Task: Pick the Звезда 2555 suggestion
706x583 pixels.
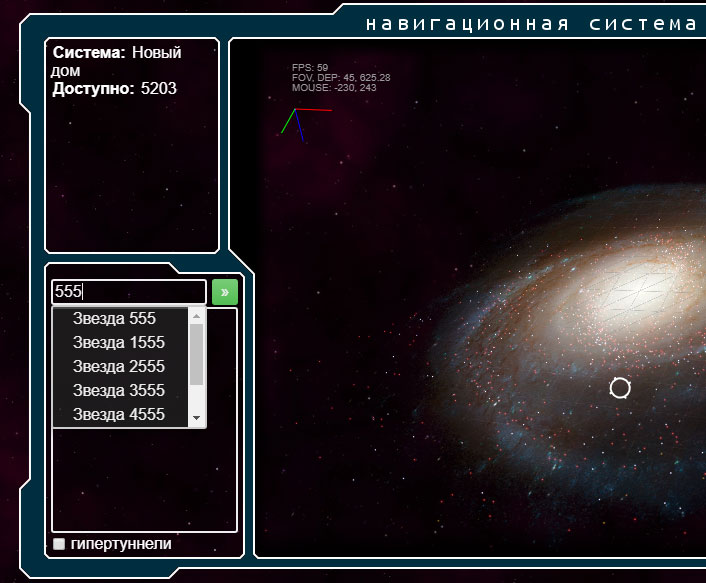Action: click(118, 367)
